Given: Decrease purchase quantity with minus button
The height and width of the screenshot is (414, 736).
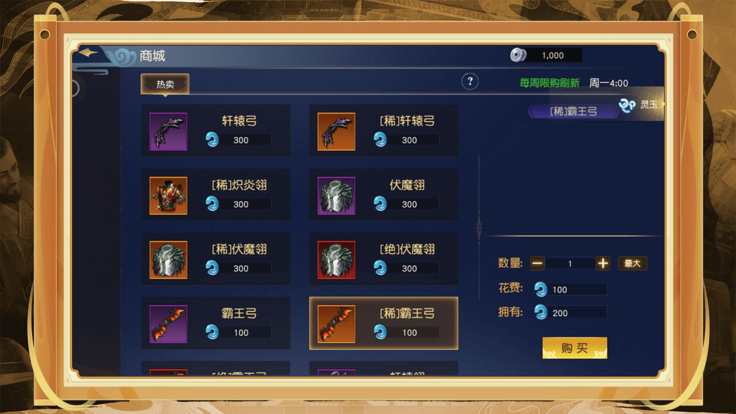Looking at the screenshot, I should 538,263.
